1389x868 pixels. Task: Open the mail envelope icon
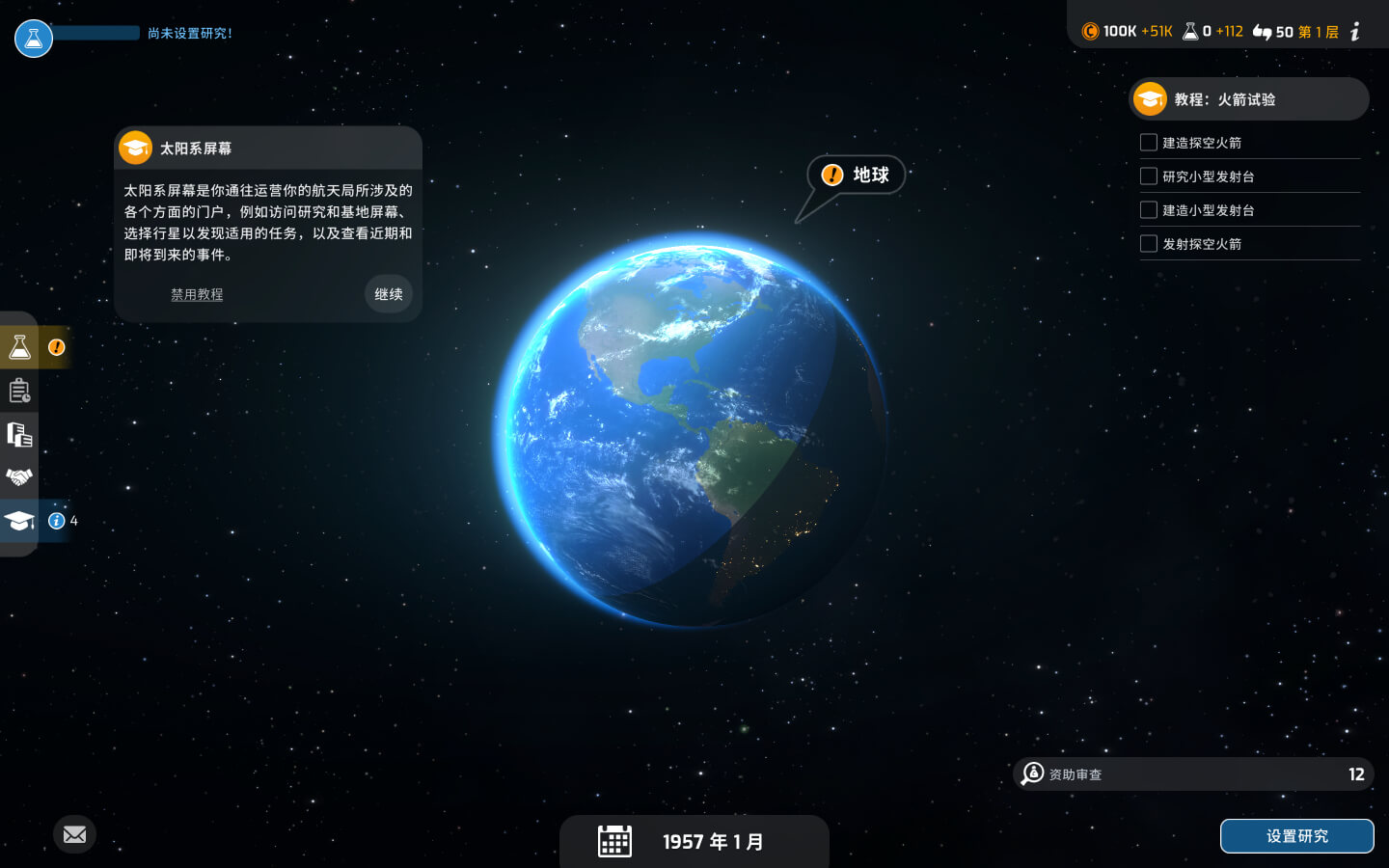74,834
